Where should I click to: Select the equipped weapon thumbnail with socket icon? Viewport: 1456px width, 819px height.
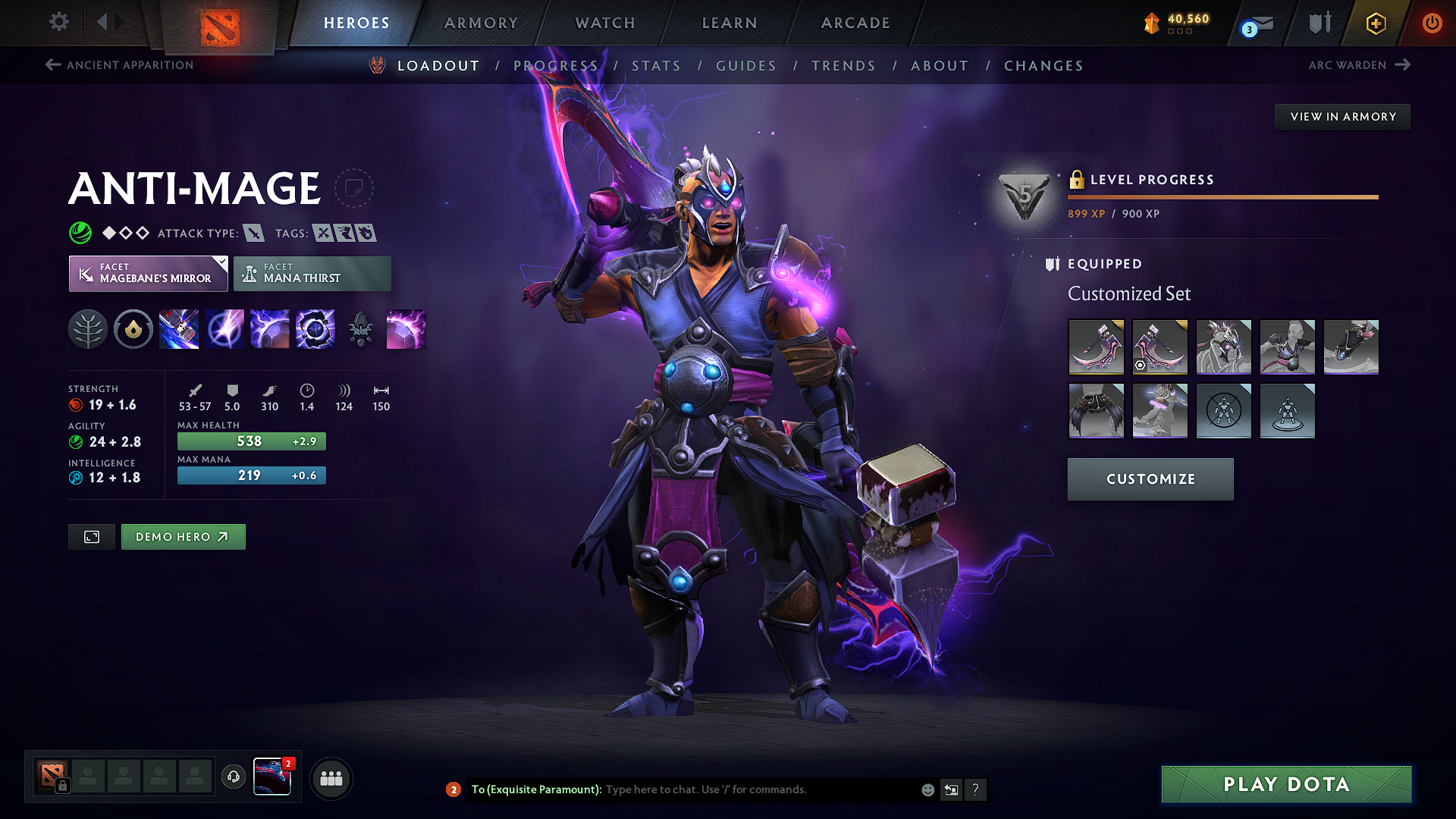point(1160,347)
